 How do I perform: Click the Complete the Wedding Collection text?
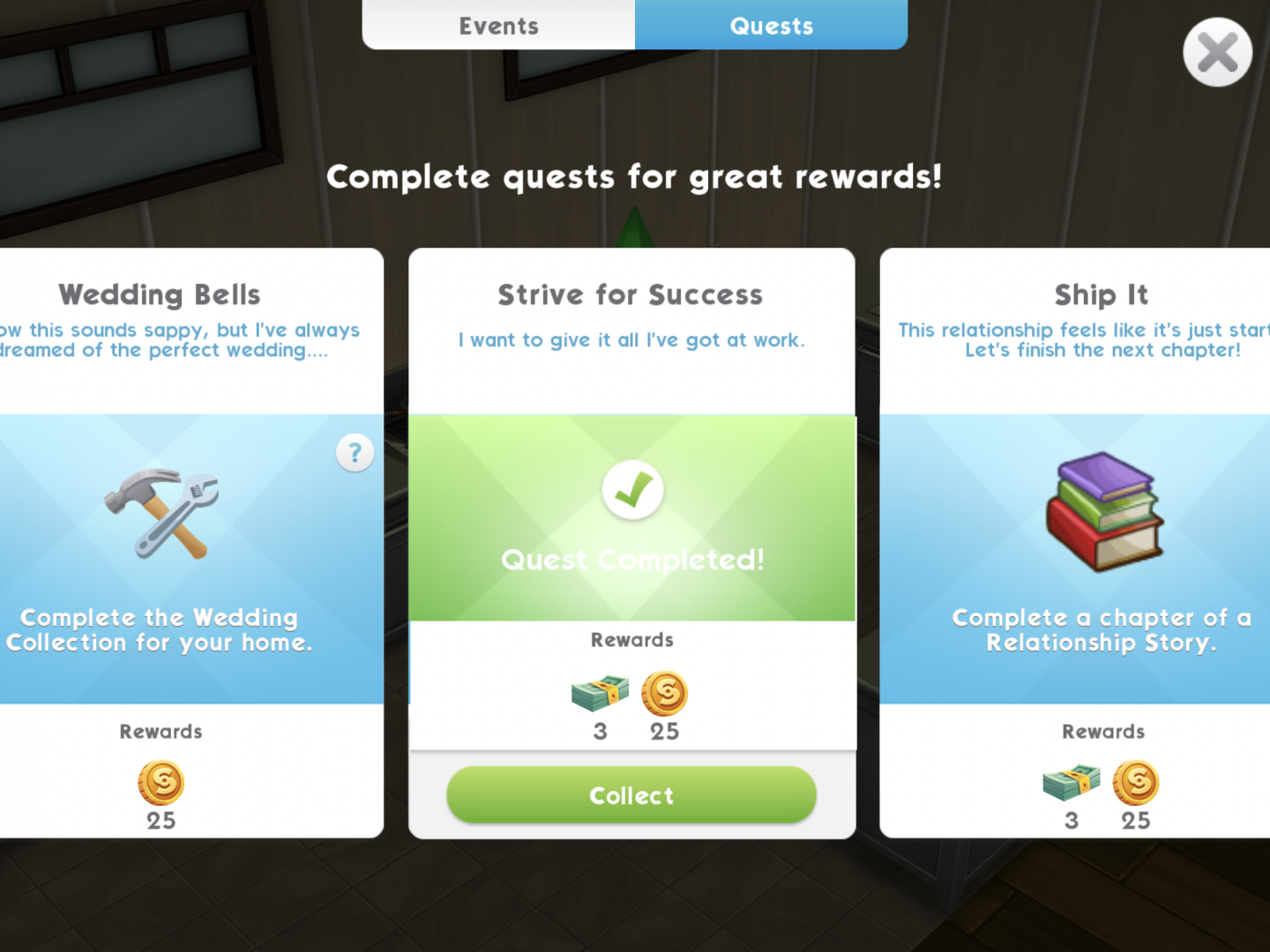click(160, 630)
